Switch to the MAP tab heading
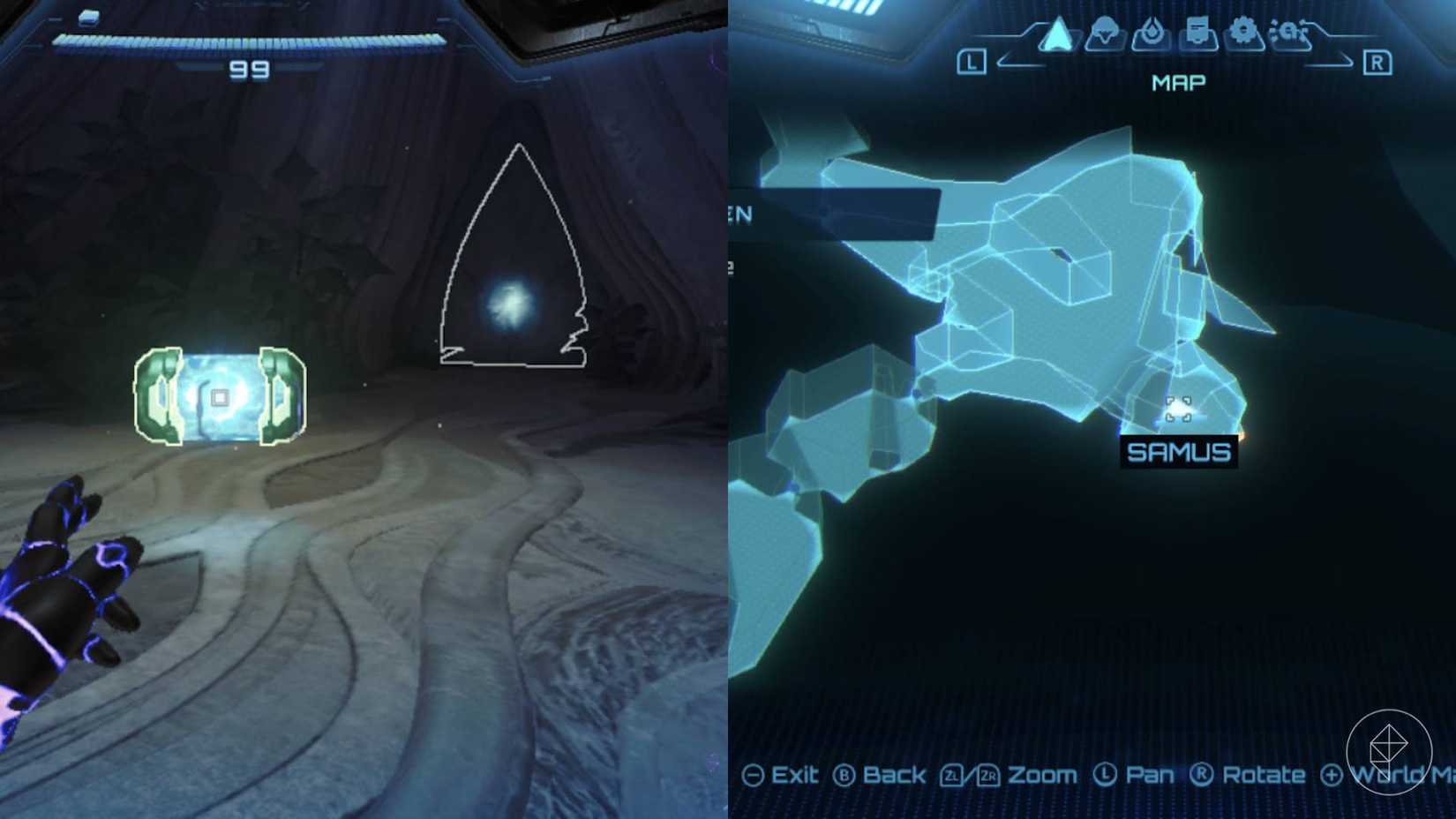The height and width of the screenshot is (819, 1456). coord(1180,82)
